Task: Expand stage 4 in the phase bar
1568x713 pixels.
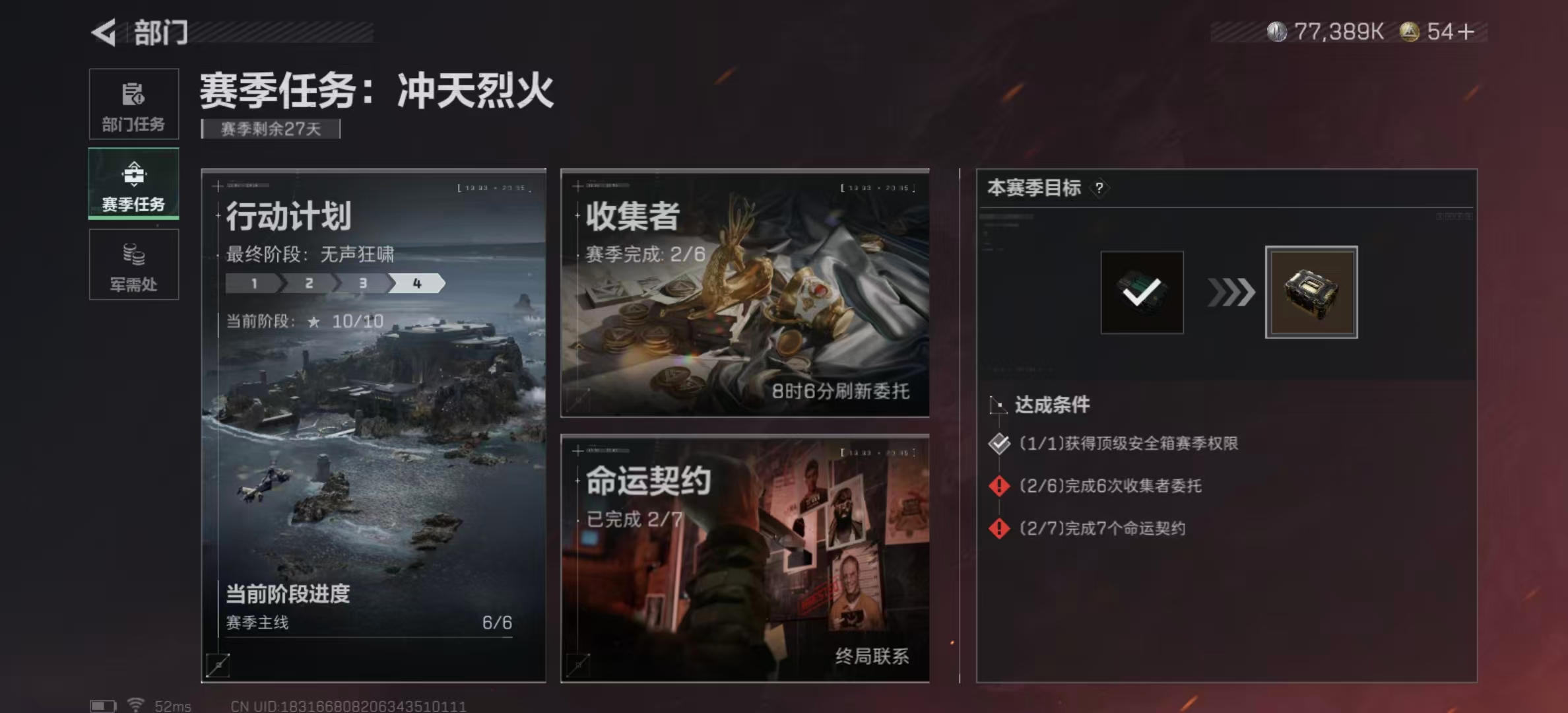Action: click(x=417, y=284)
